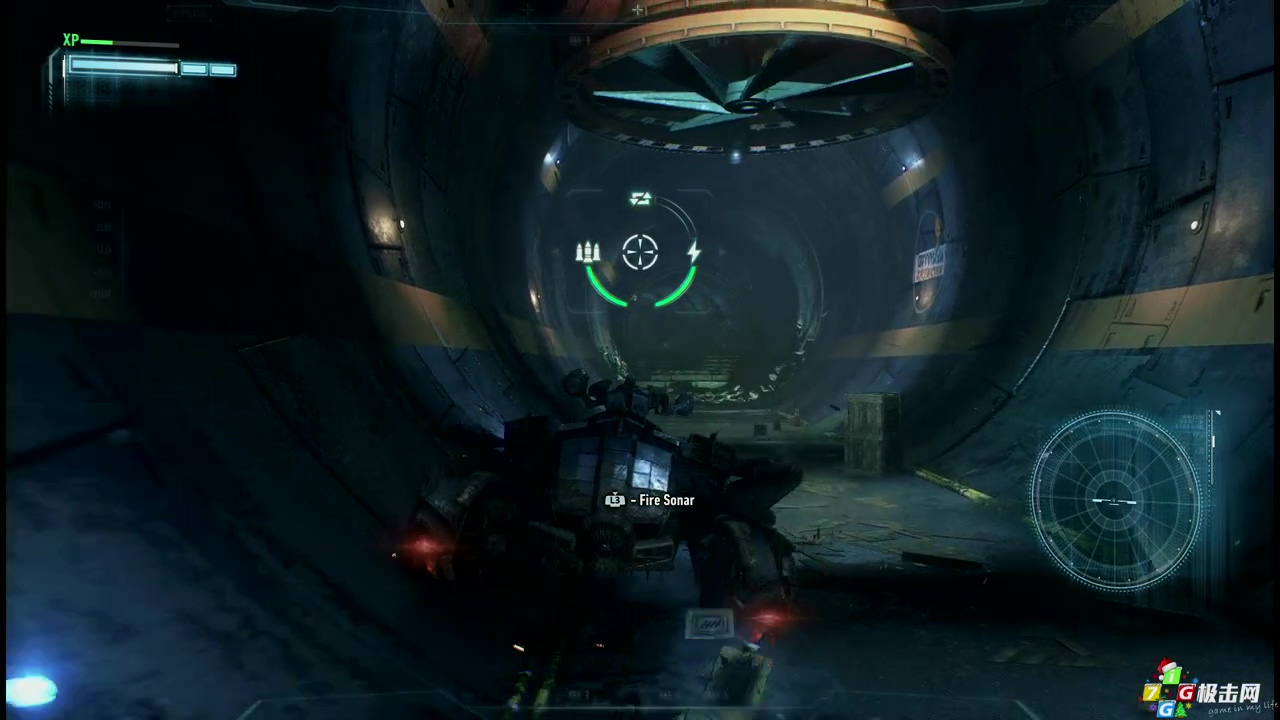Click the central targeting reticle
The height and width of the screenshot is (720, 1280).
(640, 252)
